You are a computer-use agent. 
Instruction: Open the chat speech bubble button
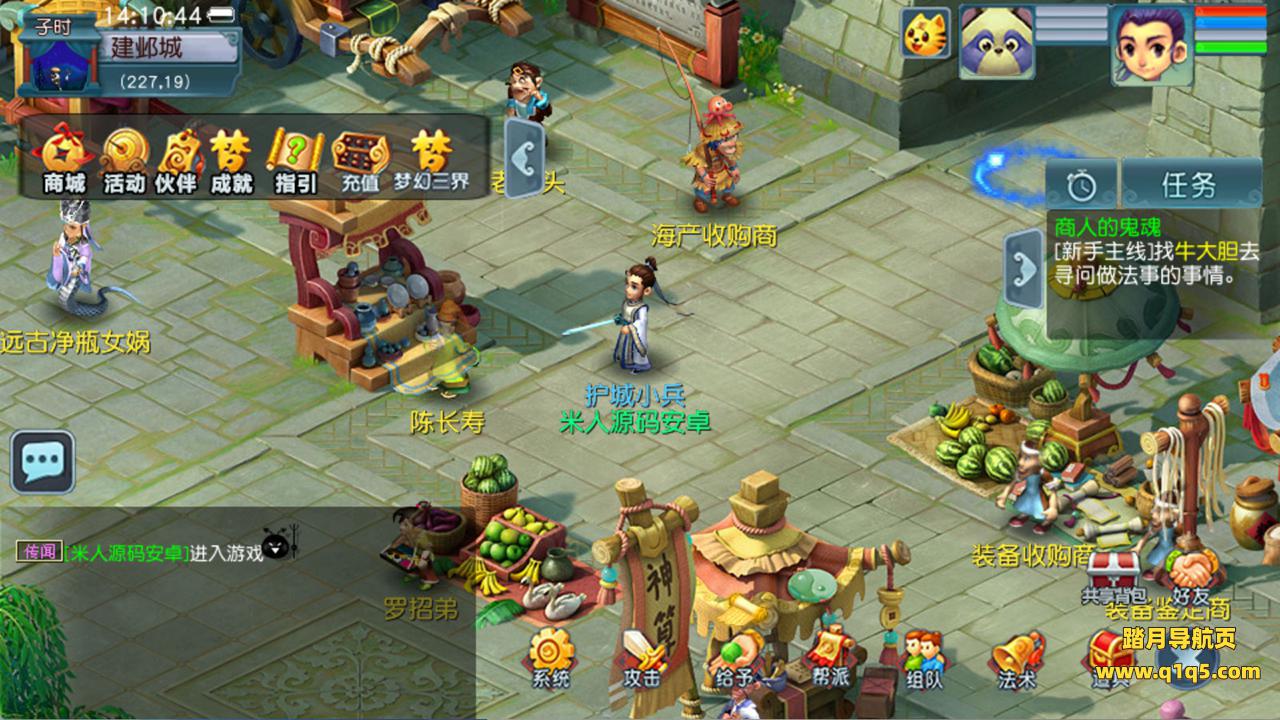pyautogui.click(x=43, y=462)
